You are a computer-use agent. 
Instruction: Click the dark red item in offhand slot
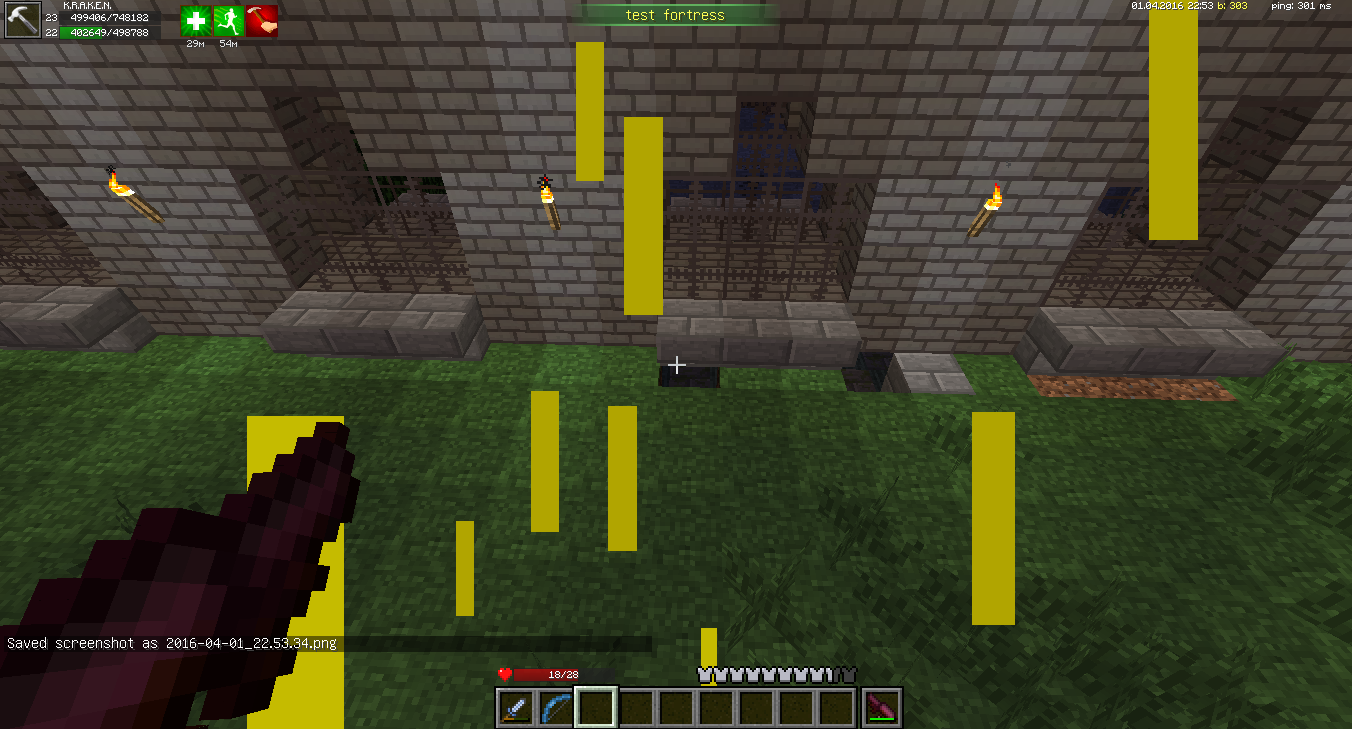tap(883, 708)
